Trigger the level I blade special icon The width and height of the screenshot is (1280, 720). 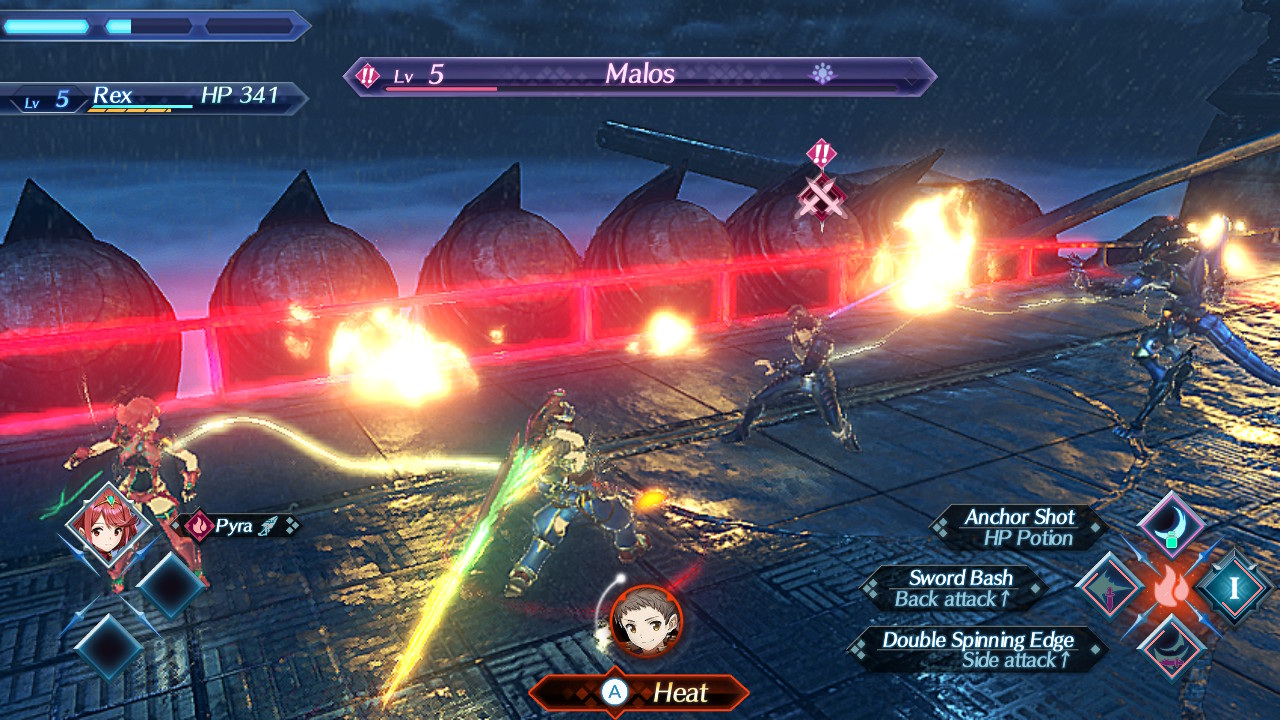(1234, 586)
